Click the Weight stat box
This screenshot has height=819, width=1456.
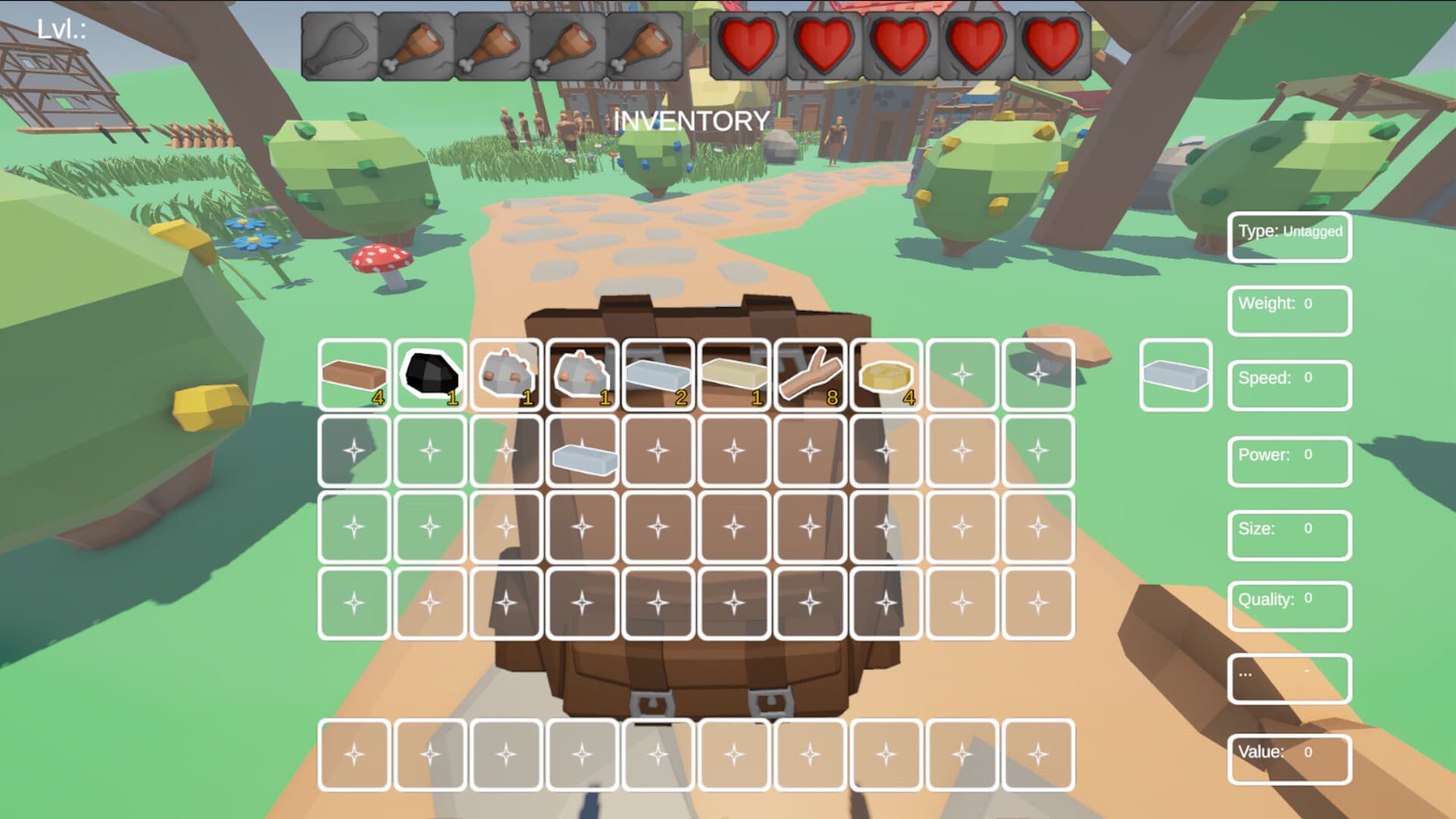point(1289,310)
